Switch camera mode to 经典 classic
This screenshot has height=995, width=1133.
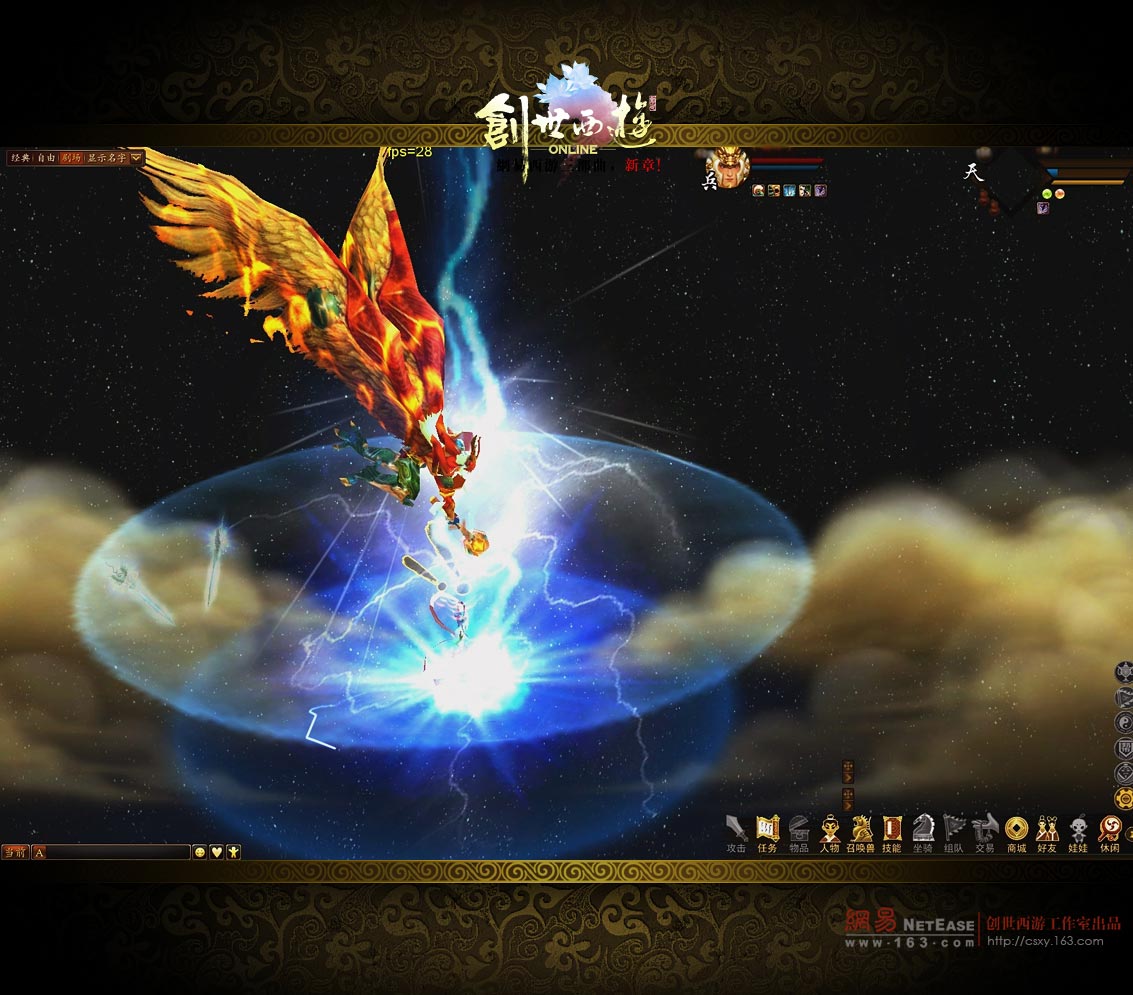click(20, 158)
